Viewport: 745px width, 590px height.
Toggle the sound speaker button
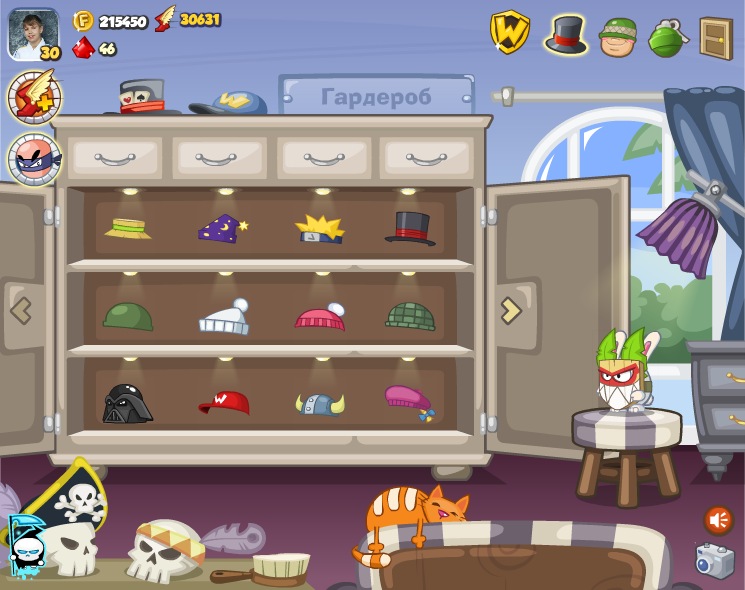718,520
